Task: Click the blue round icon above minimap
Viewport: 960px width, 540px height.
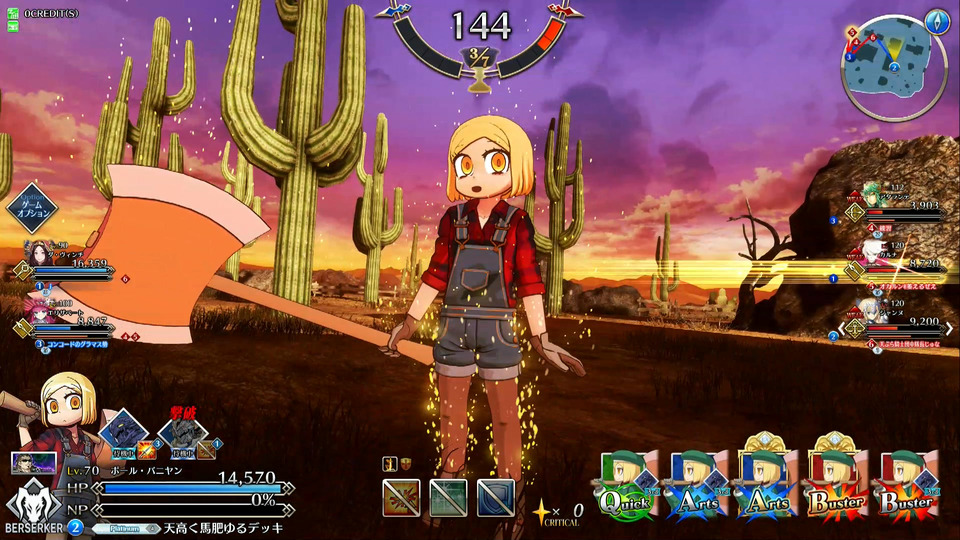Action: click(936, 20)
